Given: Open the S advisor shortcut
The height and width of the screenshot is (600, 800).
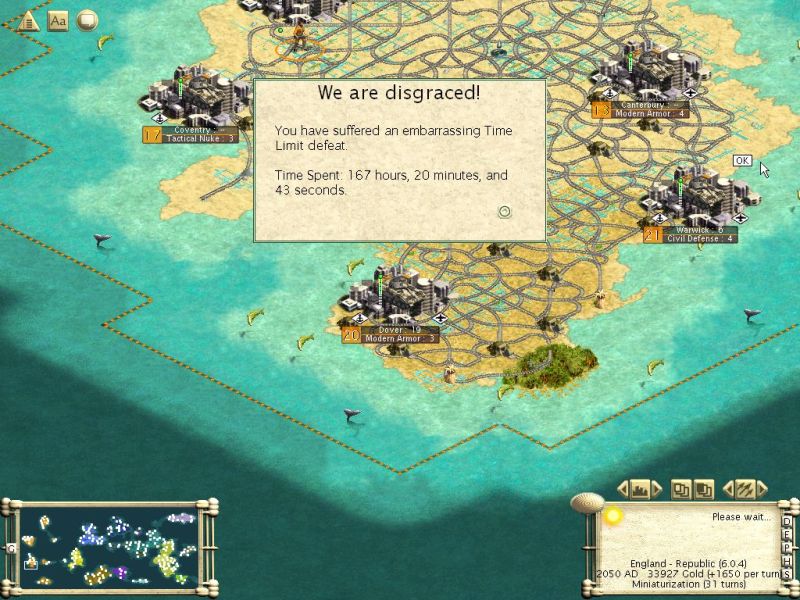Looking at the screenshot, I should (787, 573).
